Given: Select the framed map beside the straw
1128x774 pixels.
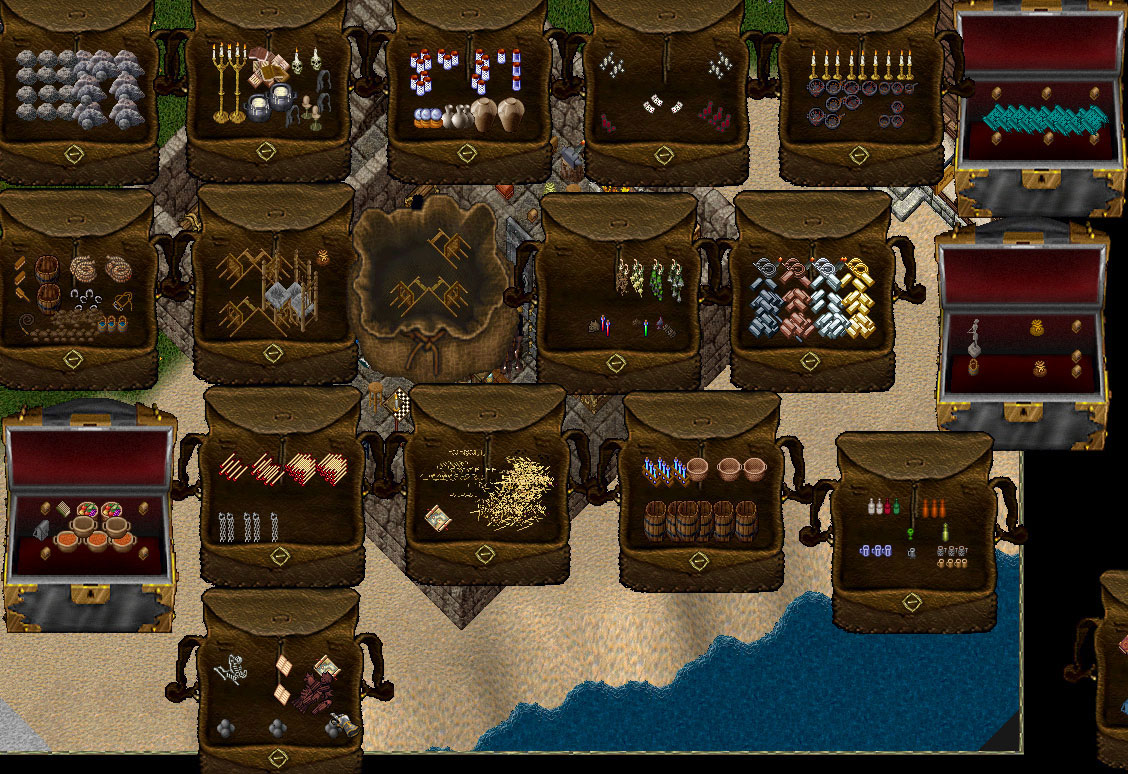Looking at the screenshot, I should tap(437, 518).
